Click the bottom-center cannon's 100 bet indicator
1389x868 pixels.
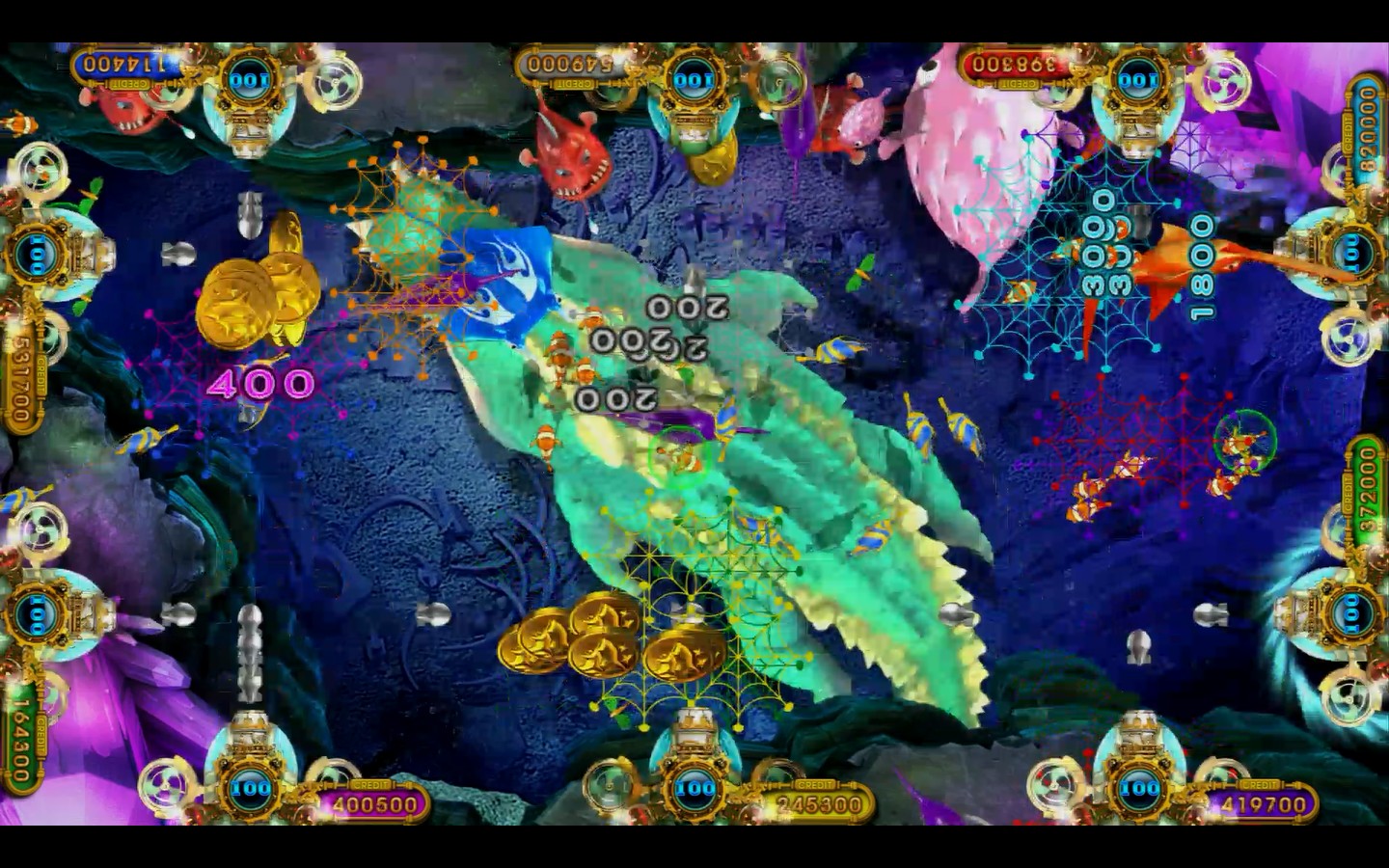coord(693,789)
